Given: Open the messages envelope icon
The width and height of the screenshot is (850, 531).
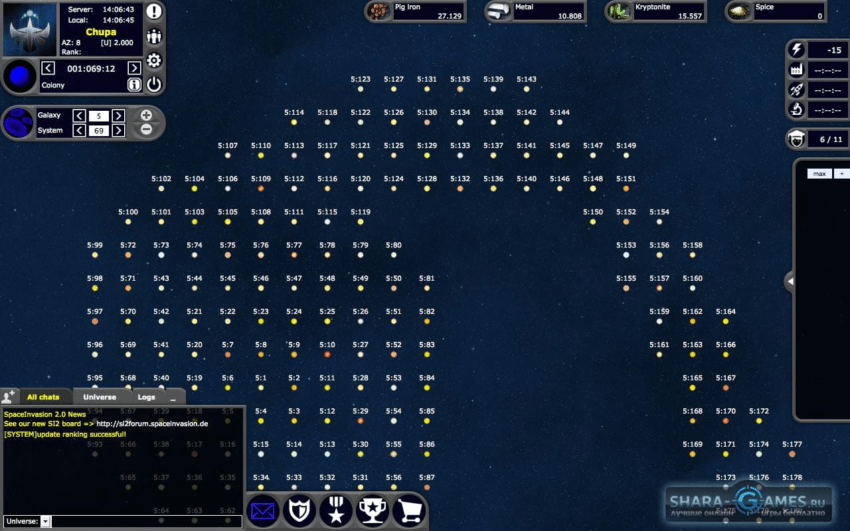Looking at the screenshot, I should tap(262, 512).
